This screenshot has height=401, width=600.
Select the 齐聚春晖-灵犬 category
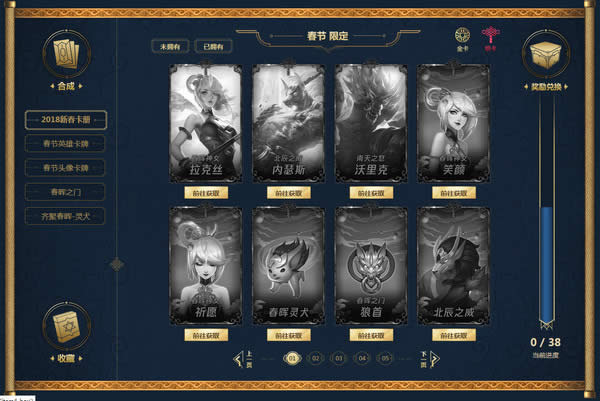pos(66,215)
